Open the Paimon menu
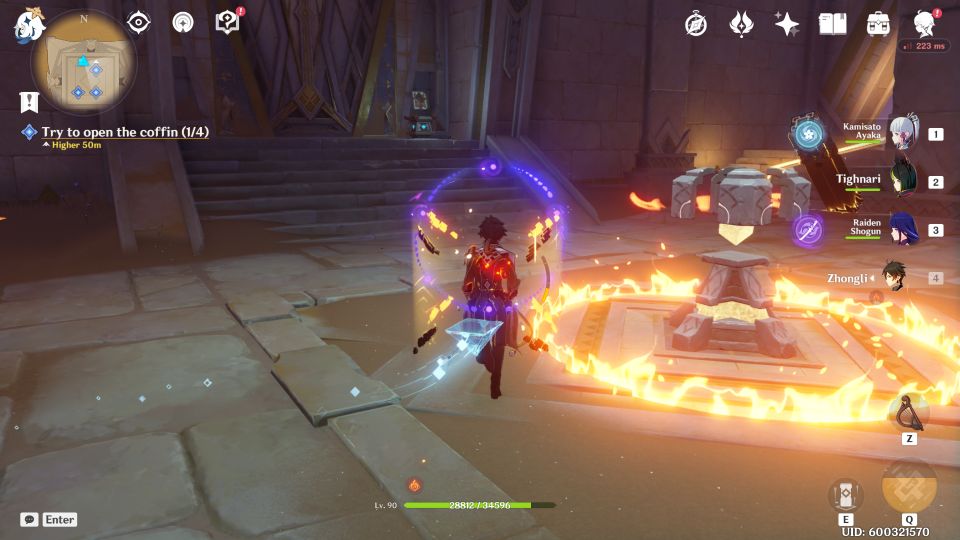 click(26, 25)
